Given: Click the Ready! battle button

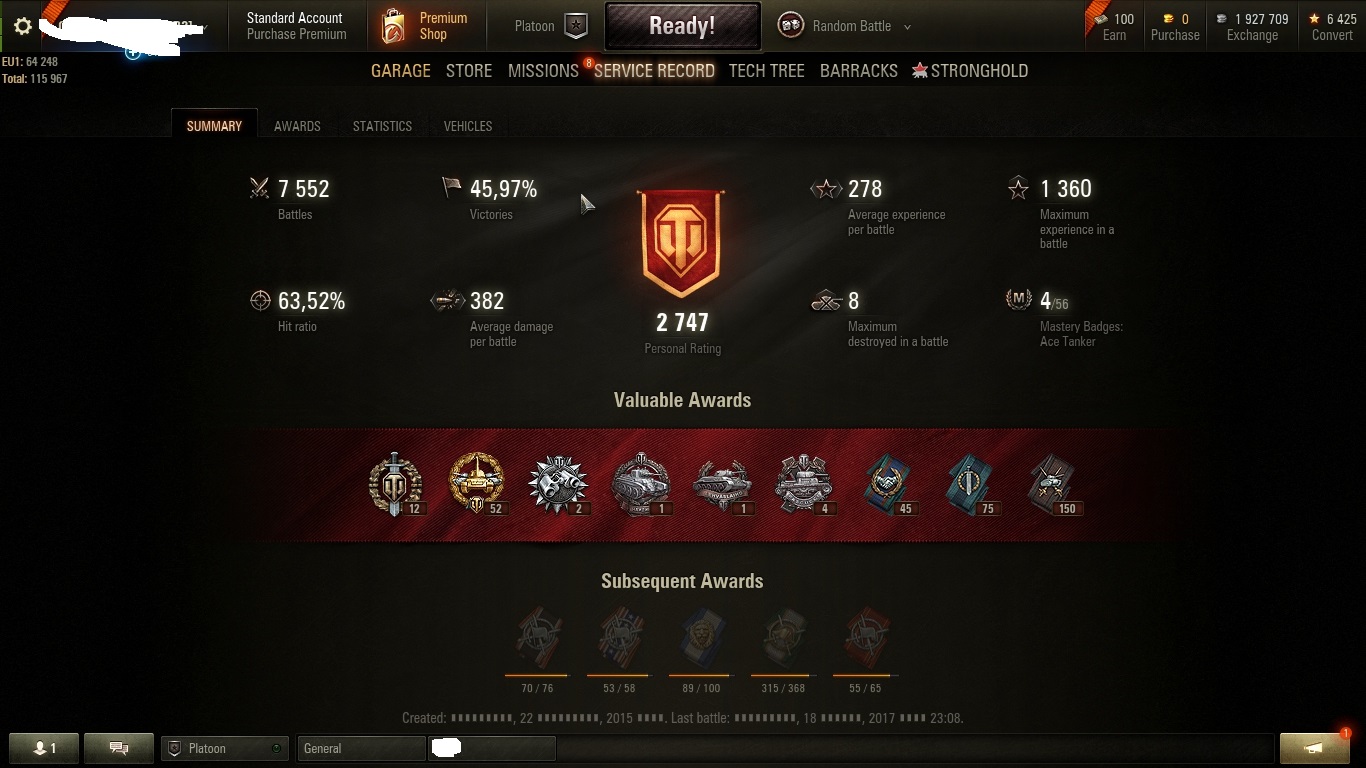Looking at the screenshot, I should [682, 26].
